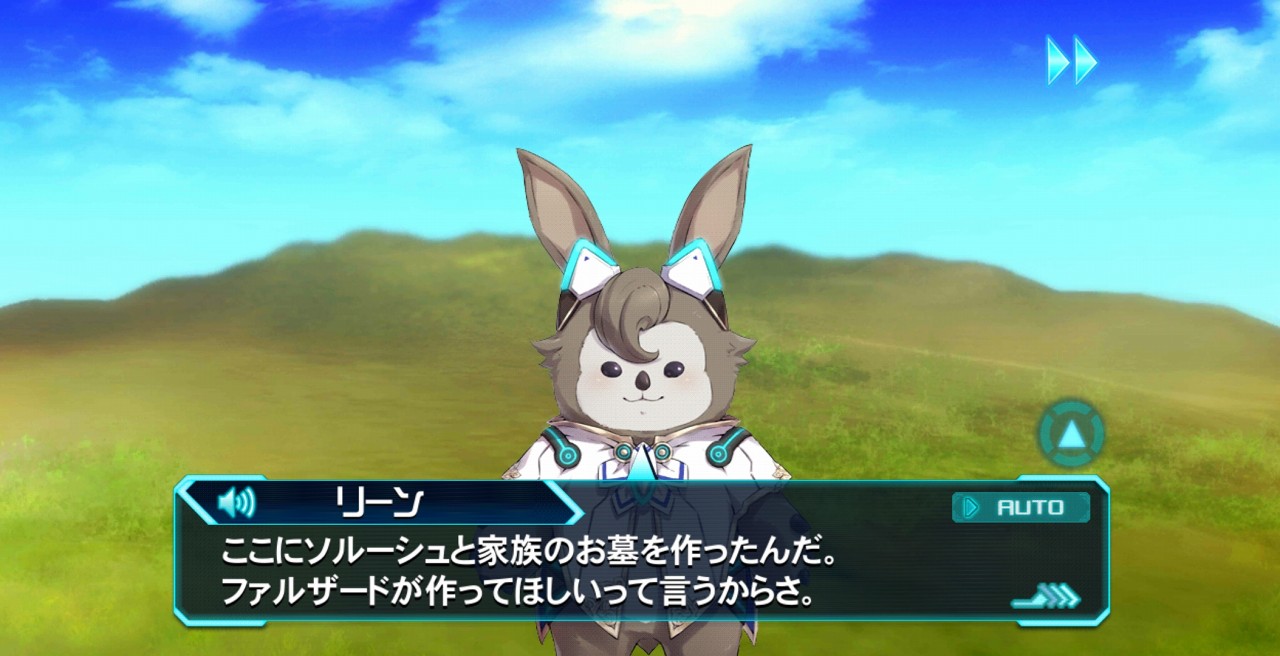Click the round teal triangle button

coord(1071,434)
